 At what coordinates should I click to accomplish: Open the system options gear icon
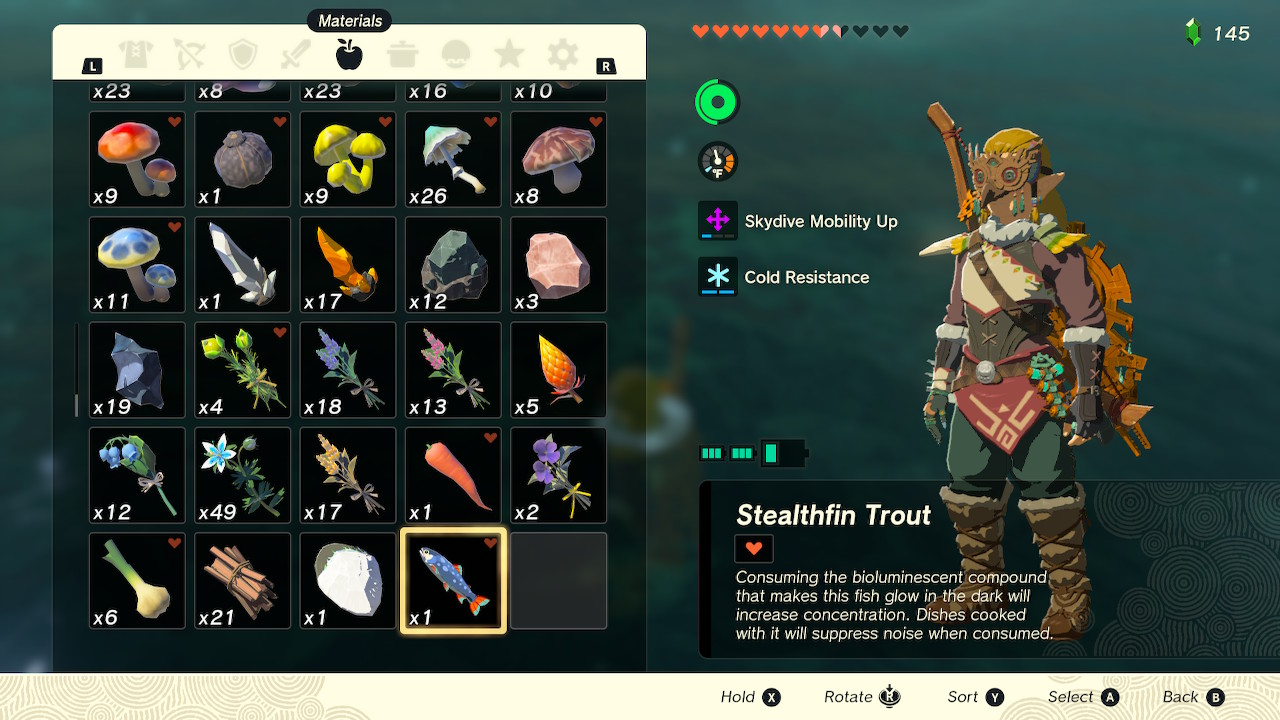[x=562, y=55]
